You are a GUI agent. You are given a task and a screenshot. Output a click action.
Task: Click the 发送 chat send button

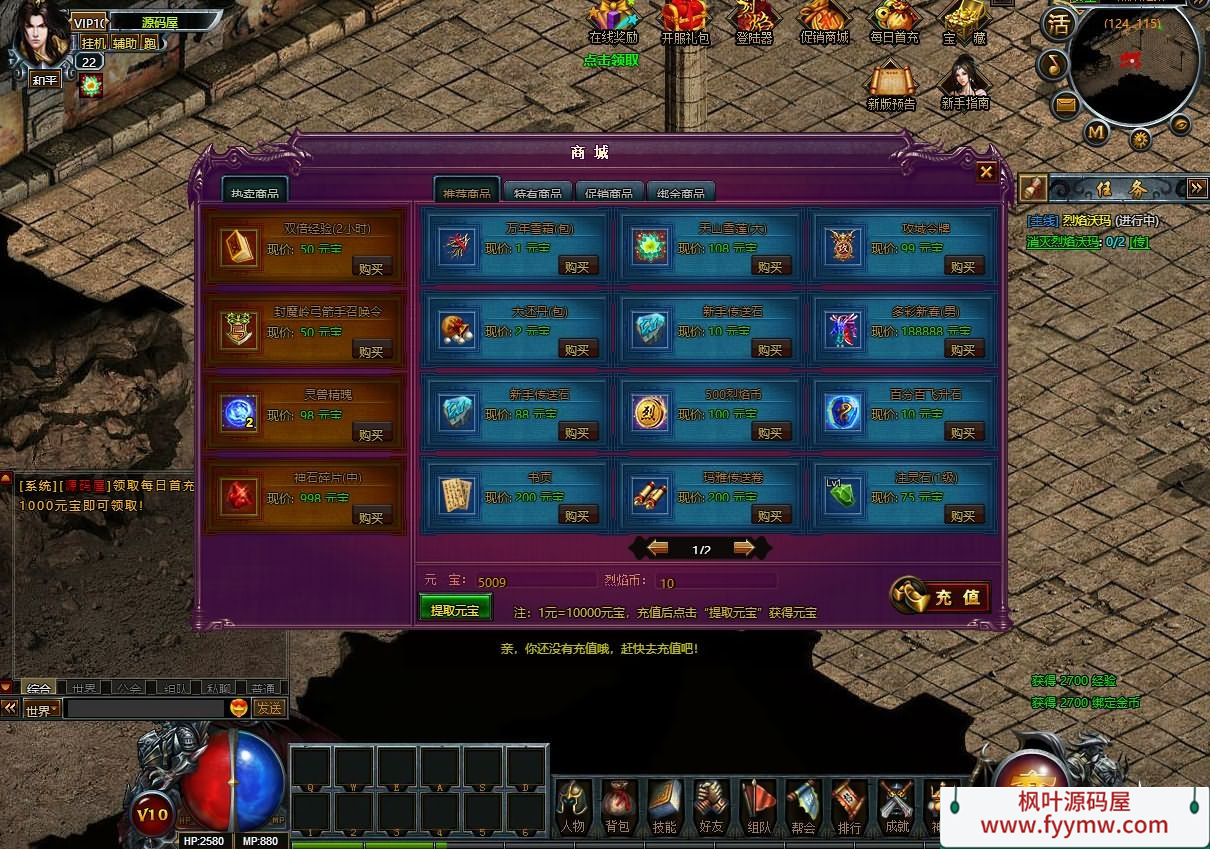(x=268, y=708)
